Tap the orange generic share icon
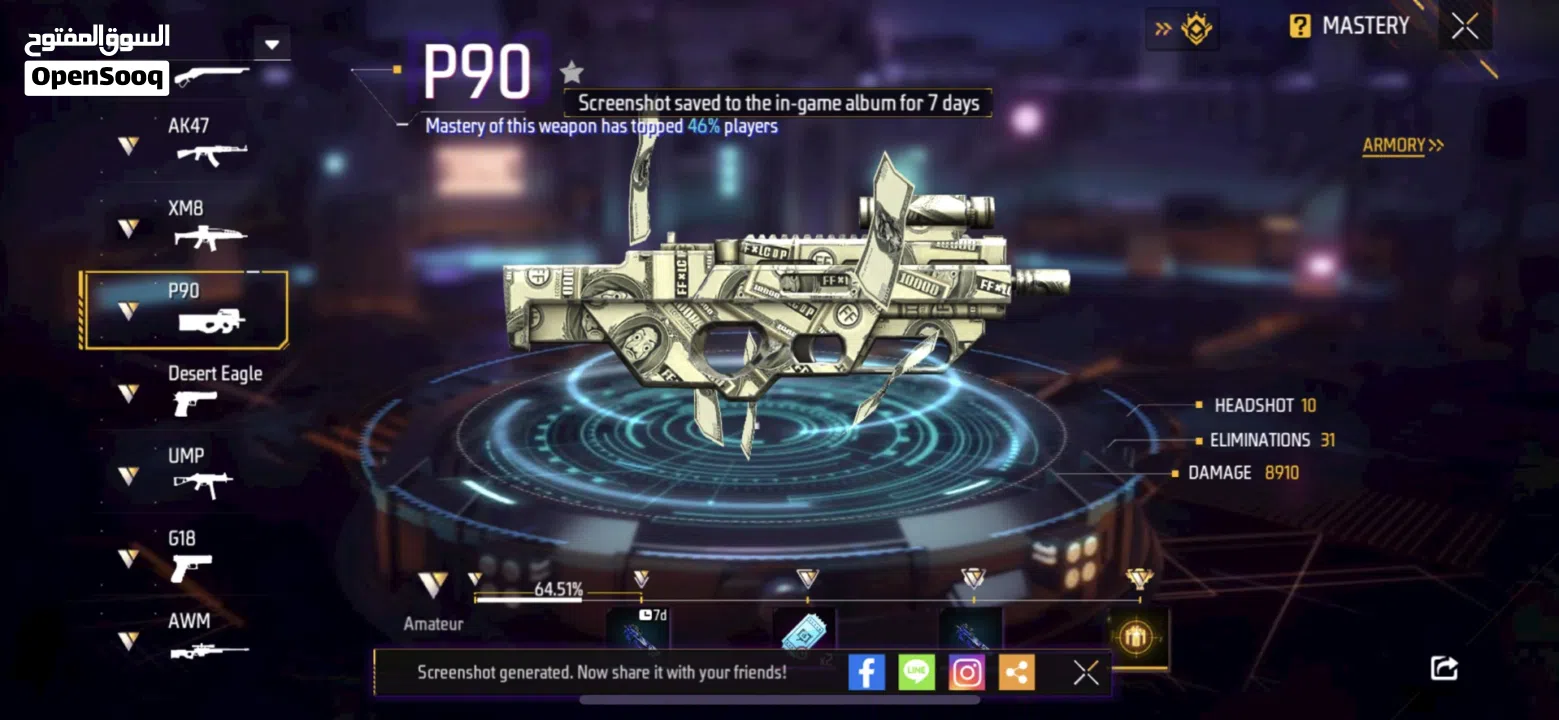 coord(1016,671)
